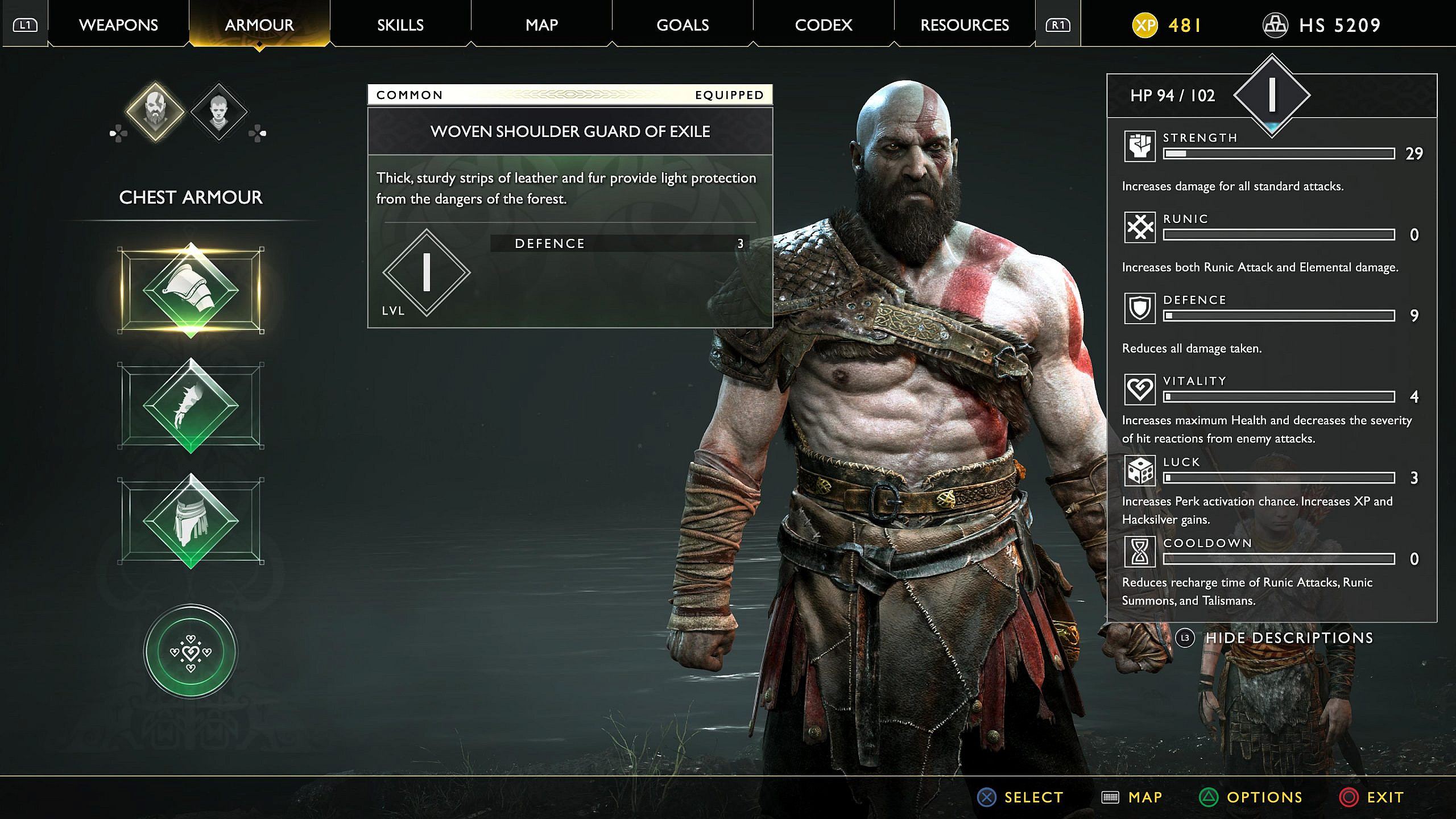The image size is (1456, 819).
Task: Click the Cooldown hourglass icon
Action: (1140, 552)
